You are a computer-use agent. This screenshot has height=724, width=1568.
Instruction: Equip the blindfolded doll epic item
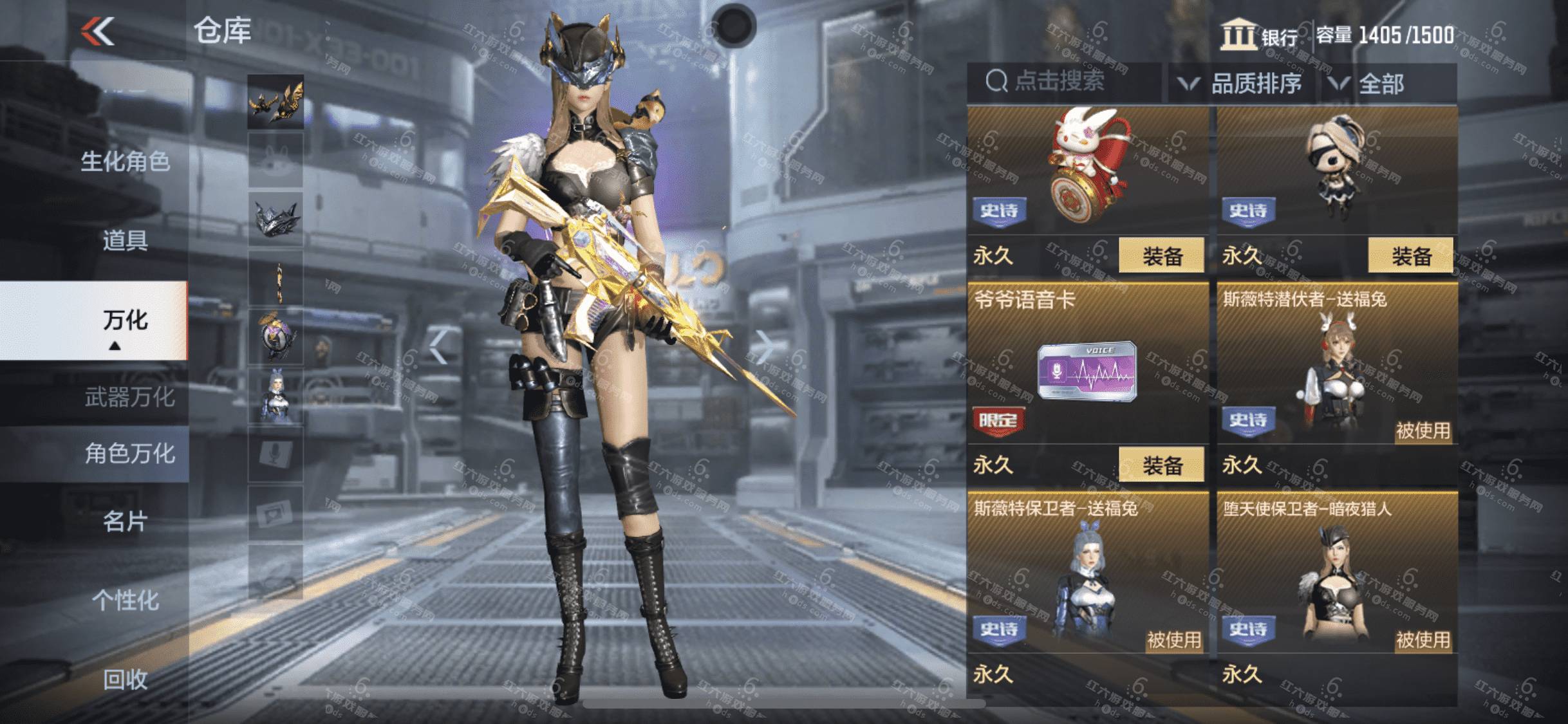(x=1410, y=256)
